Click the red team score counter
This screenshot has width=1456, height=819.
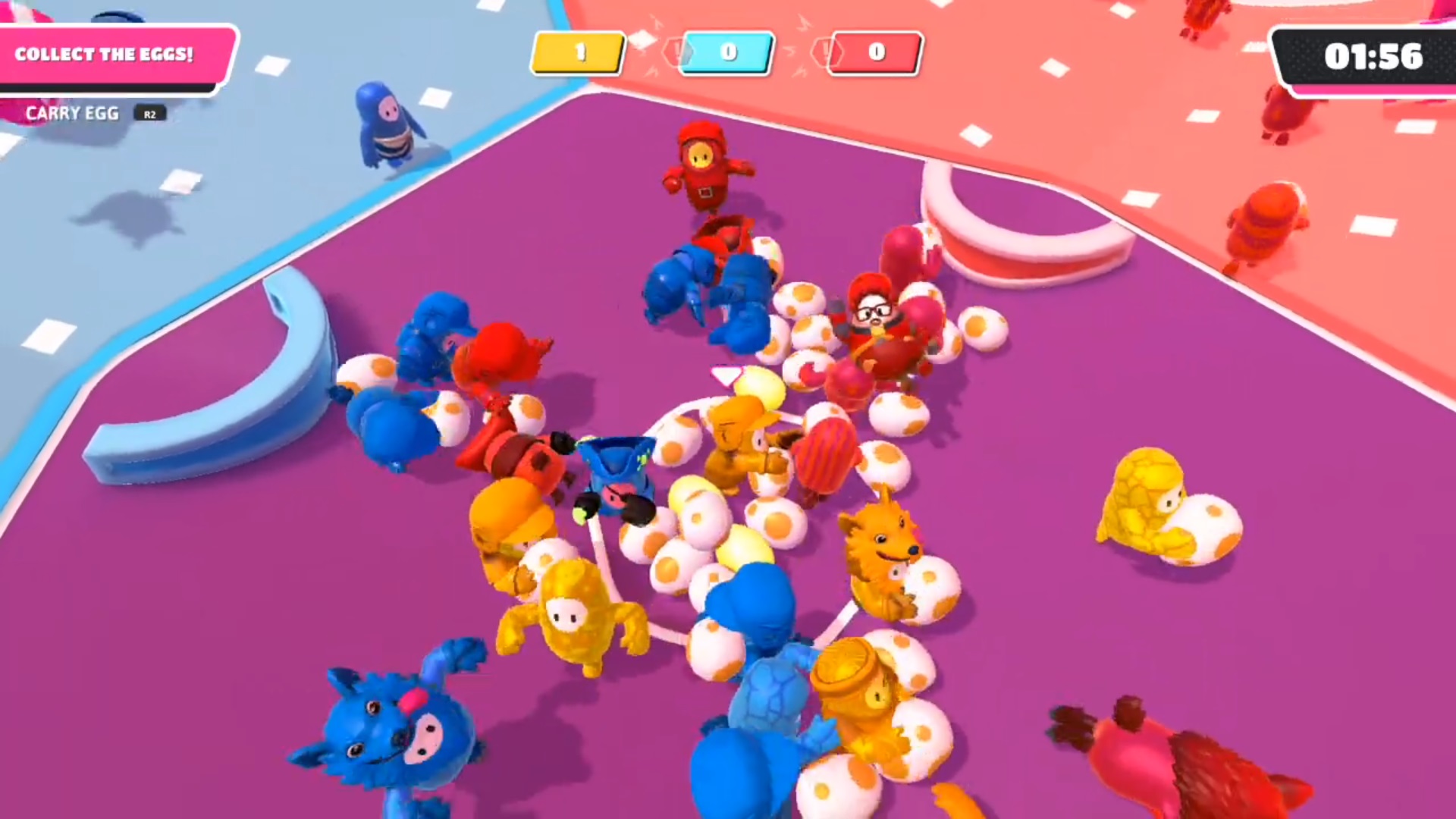pos(874,53)
